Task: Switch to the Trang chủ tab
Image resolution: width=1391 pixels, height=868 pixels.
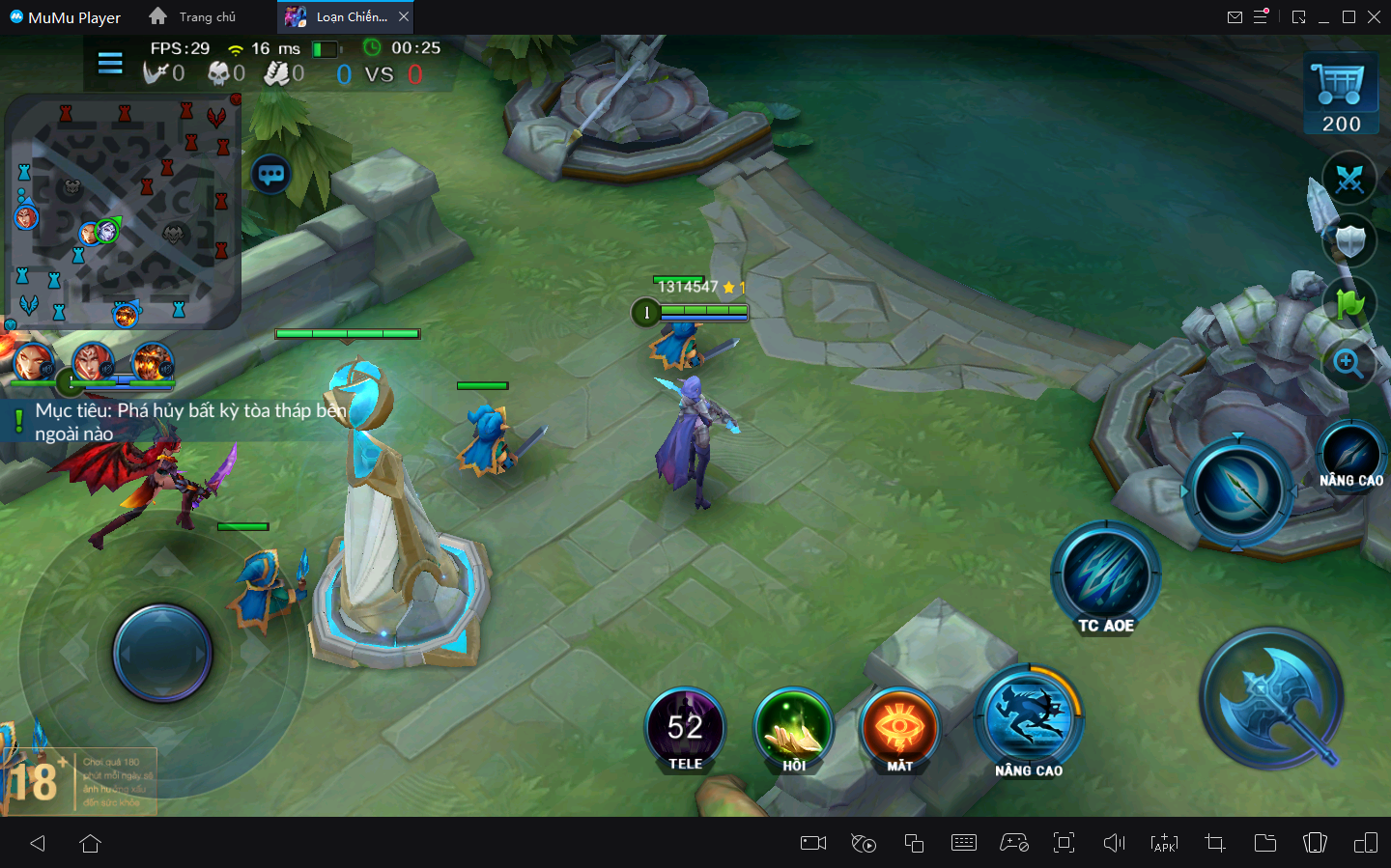Action: pyautogui.click(x=193, y=17)
